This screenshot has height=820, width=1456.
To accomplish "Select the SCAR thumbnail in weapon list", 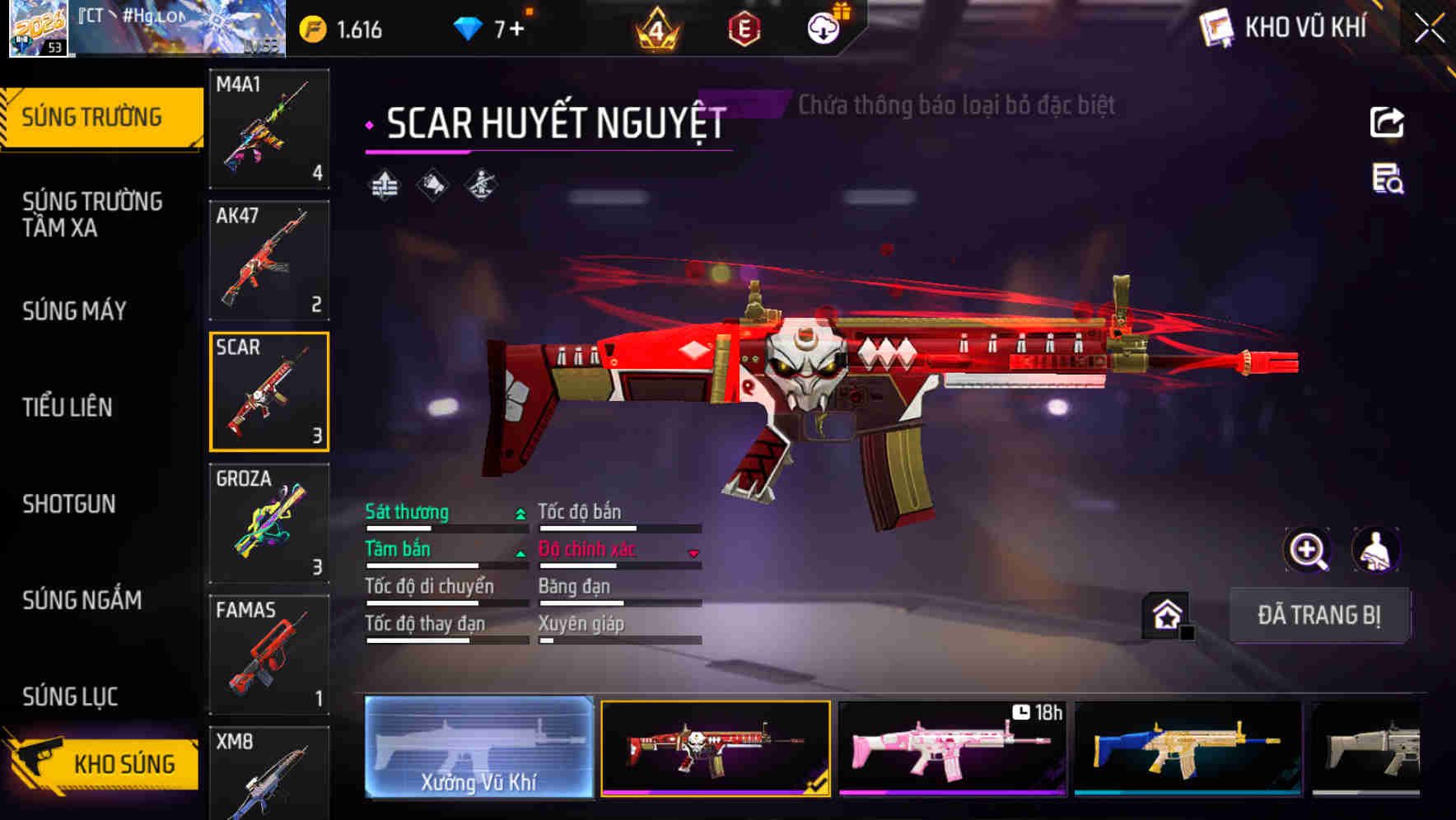I will point(269,392).
